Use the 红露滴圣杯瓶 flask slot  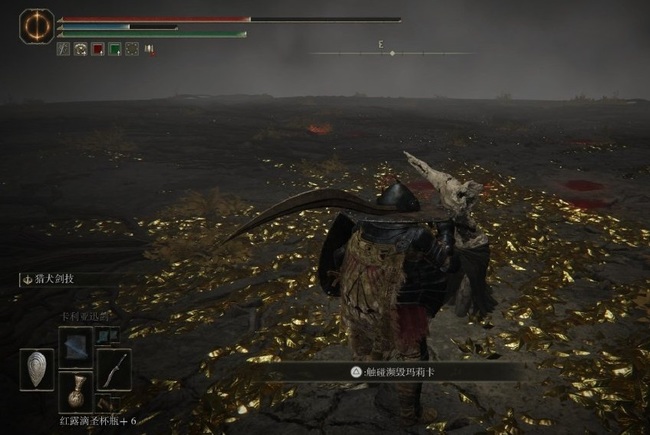(76, 391)
